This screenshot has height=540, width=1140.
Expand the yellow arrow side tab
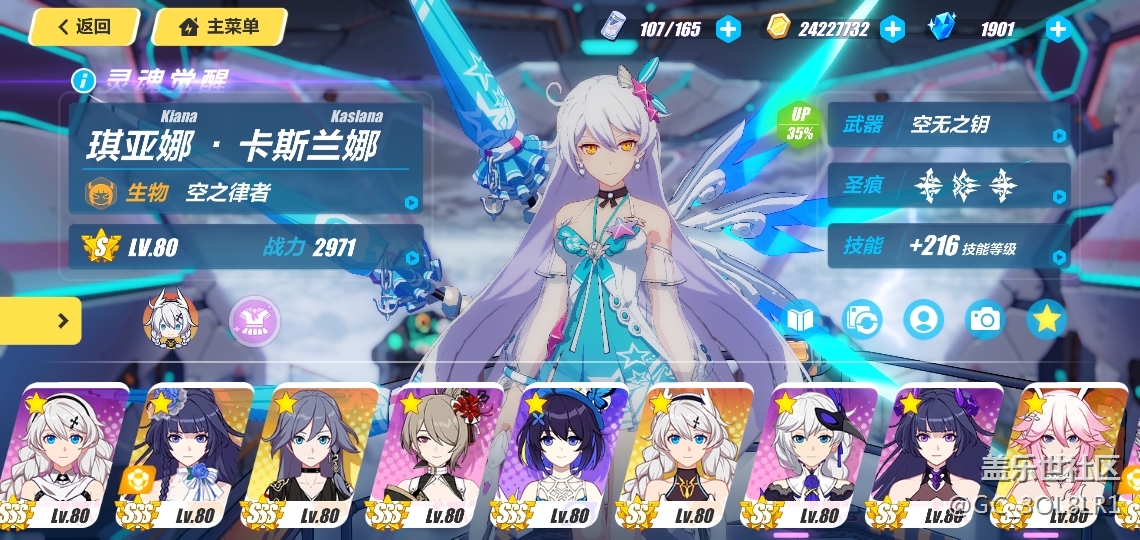tap(40, 321)
